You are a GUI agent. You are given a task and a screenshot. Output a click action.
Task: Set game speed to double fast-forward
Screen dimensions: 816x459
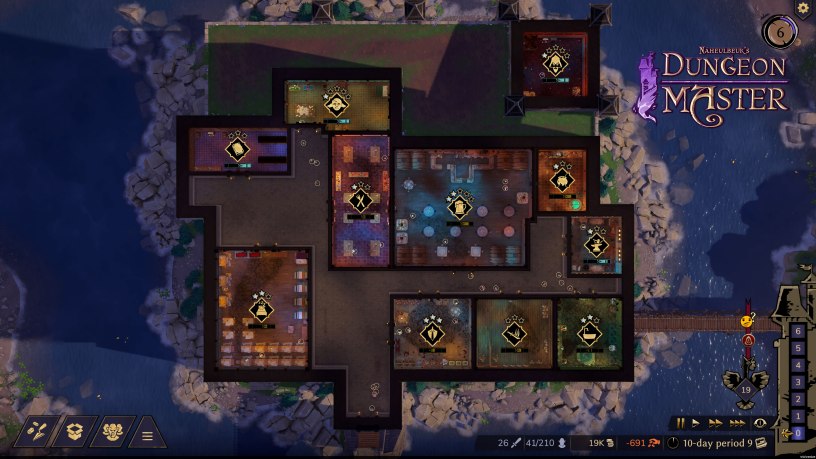pos(714,424)
